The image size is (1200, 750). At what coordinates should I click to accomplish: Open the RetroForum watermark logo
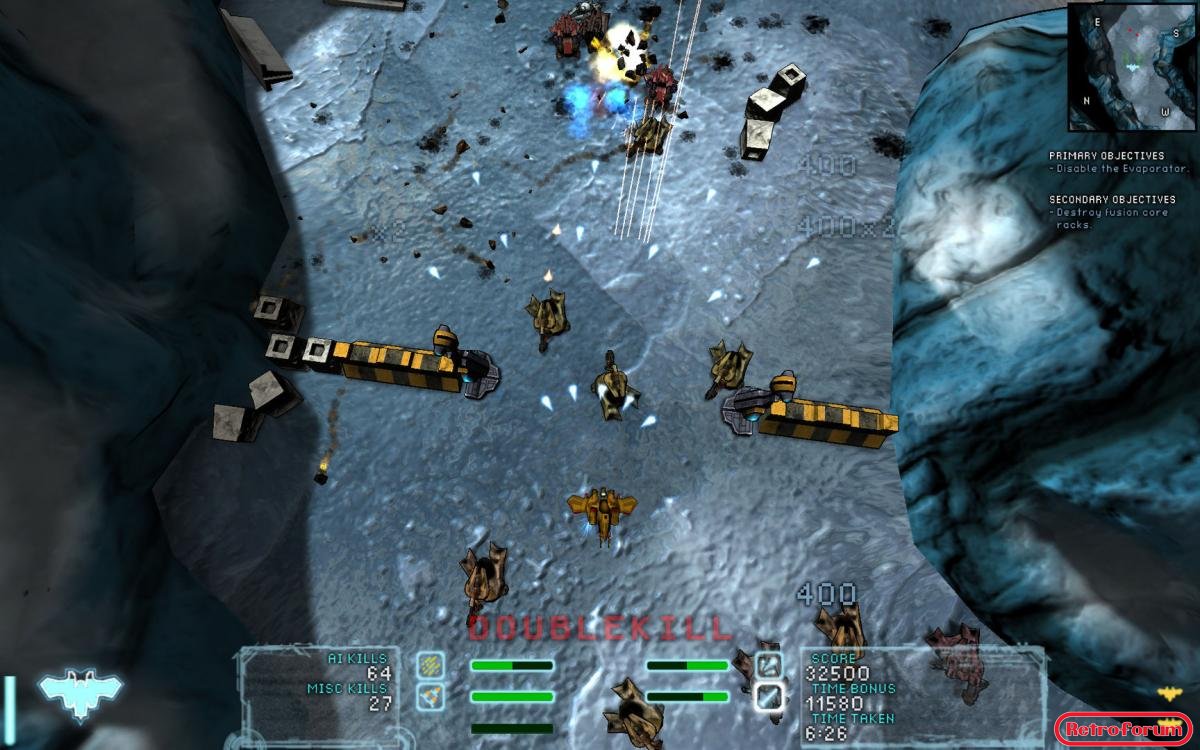point(1123,728)
